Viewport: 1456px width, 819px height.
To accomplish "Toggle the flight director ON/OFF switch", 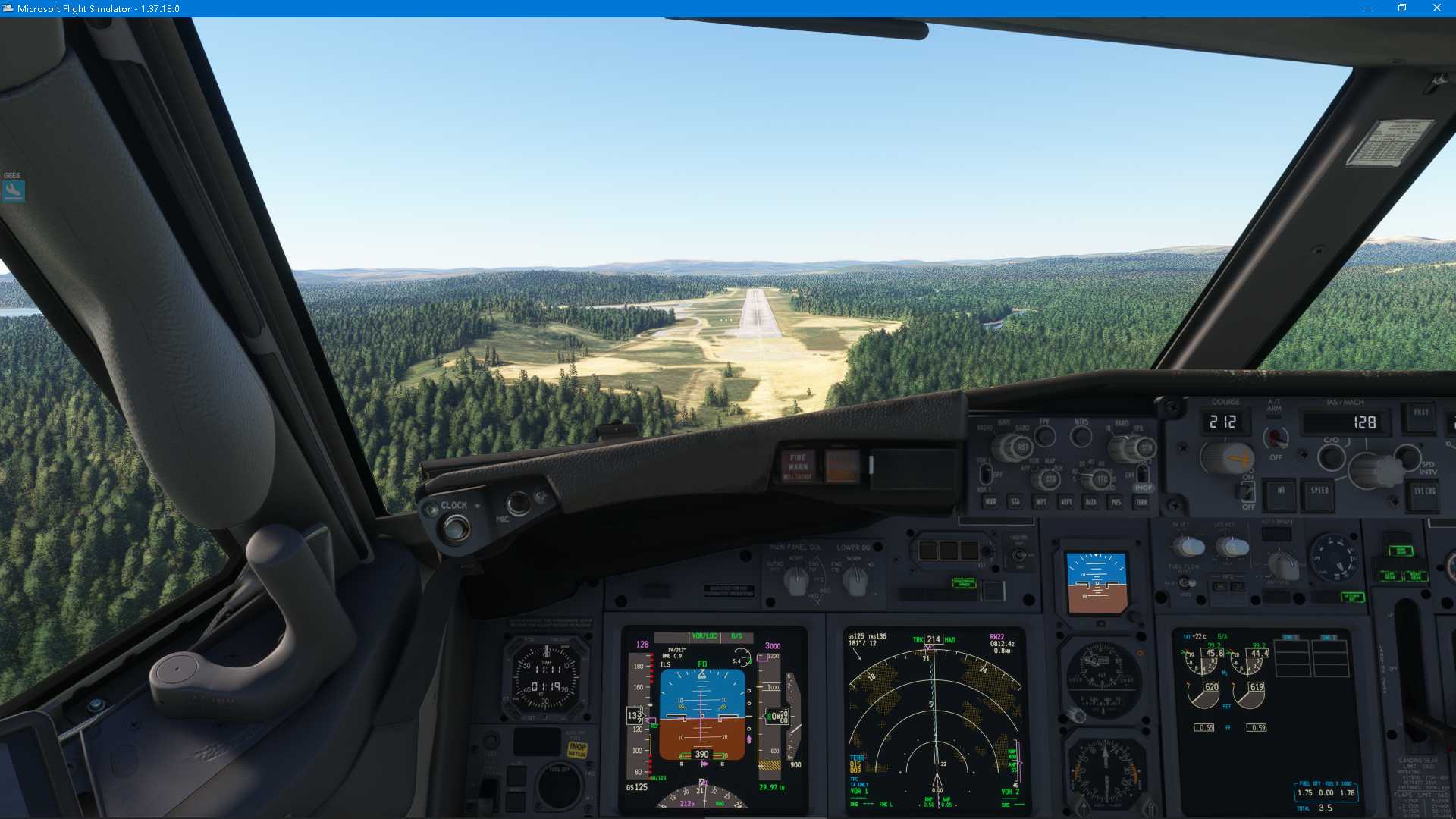I will coord(1247,491).
